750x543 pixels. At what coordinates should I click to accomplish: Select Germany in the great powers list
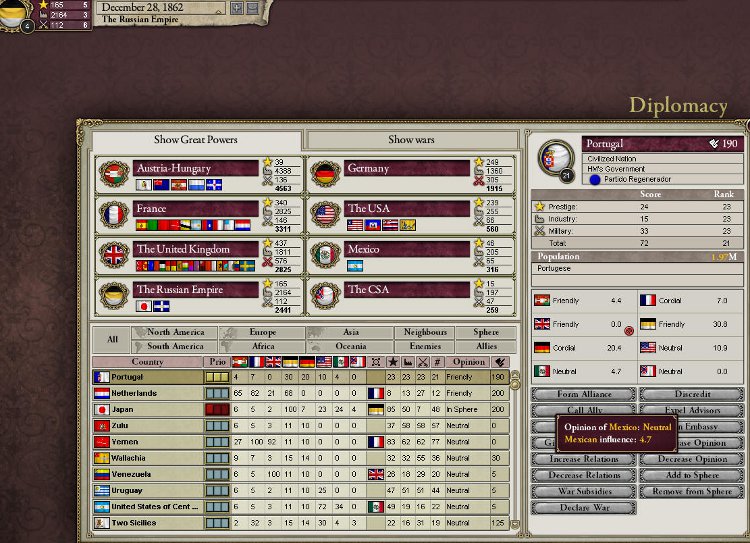pos(407,169)
